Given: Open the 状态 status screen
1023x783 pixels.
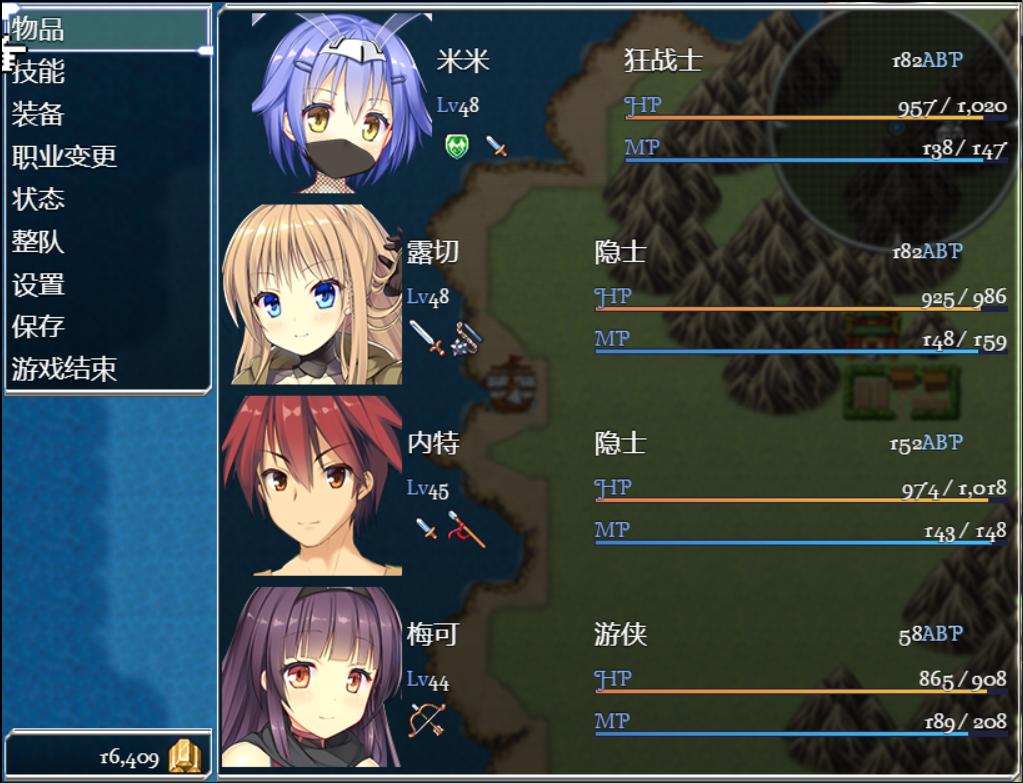Looking at the screenshot, I should pos(40,199).
